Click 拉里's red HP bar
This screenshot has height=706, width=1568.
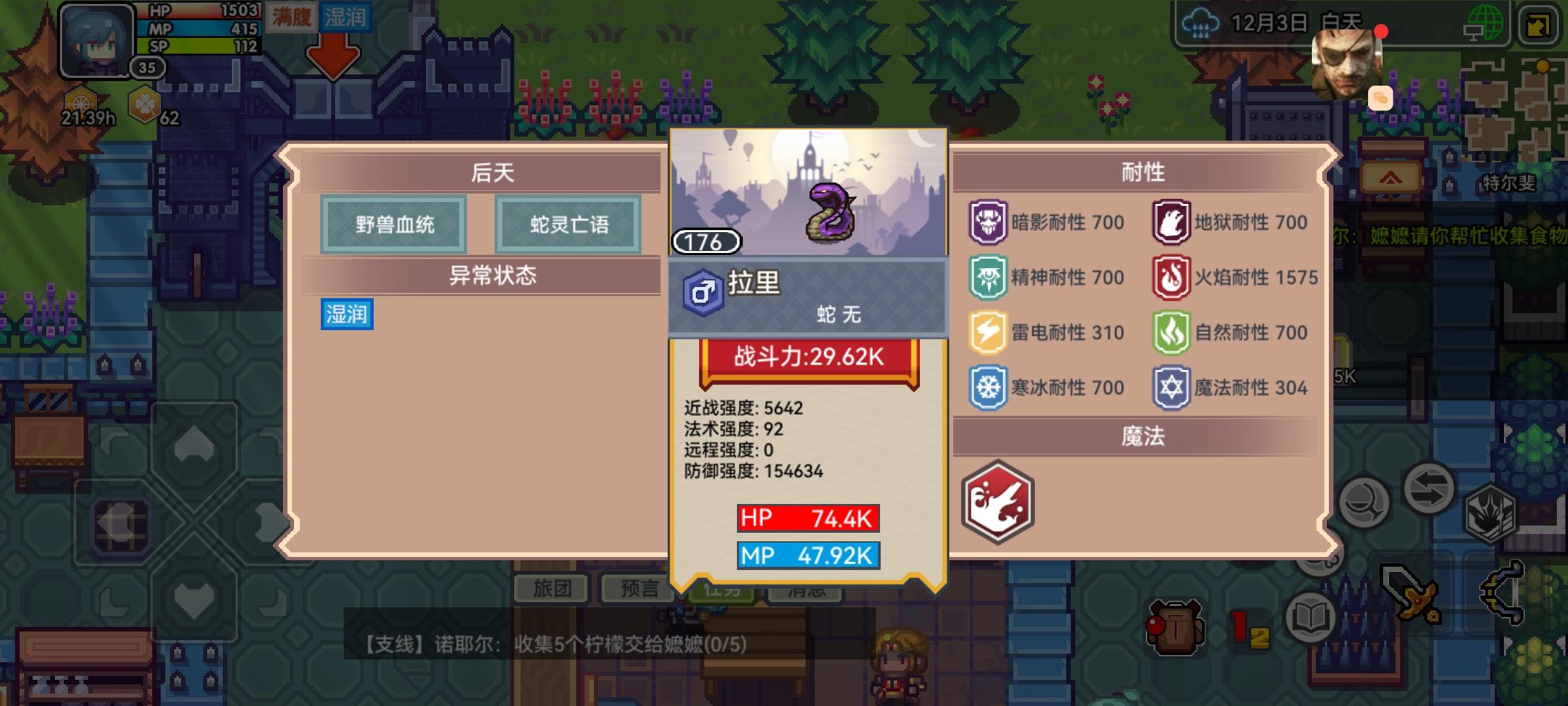coord(808,516)
